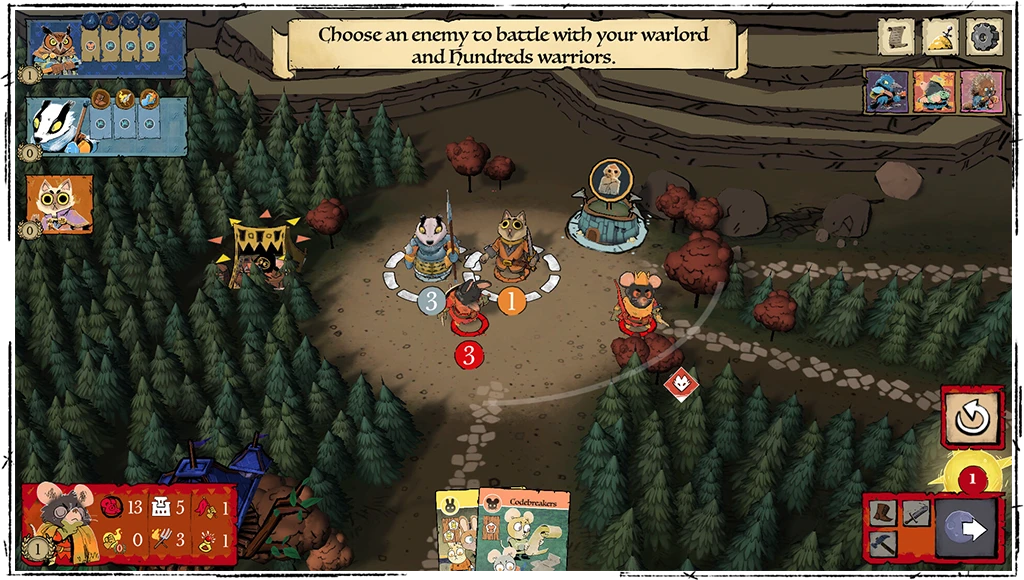Select the blue bird character portrait
The height and width of the screenshot is (580, 1024).
pyautogui.click(x=887, y=91)
